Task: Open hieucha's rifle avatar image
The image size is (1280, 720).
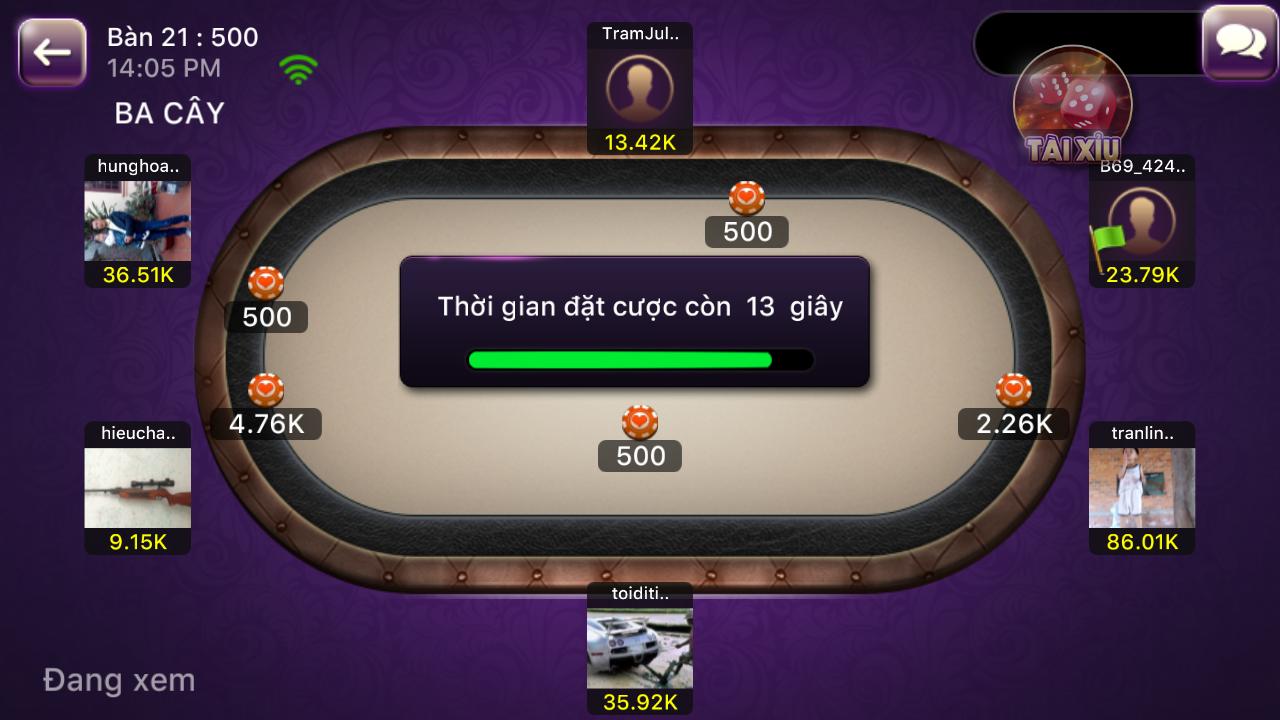Action: [x=137, y=489]
